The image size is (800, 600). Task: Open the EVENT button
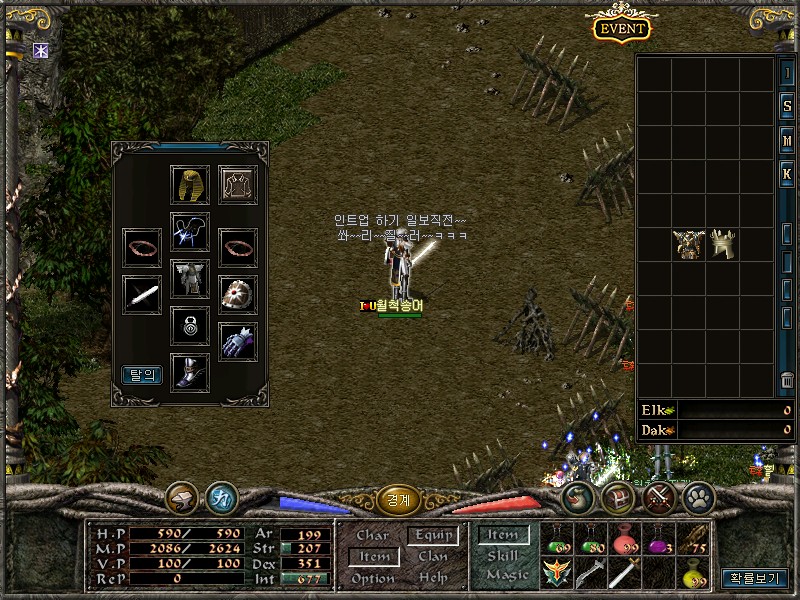coord(622,28)
